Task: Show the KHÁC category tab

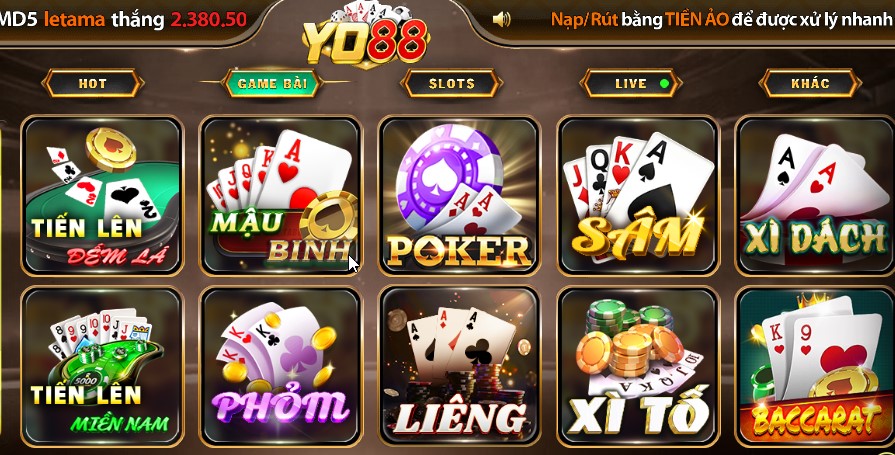Action: coord(810,83)
